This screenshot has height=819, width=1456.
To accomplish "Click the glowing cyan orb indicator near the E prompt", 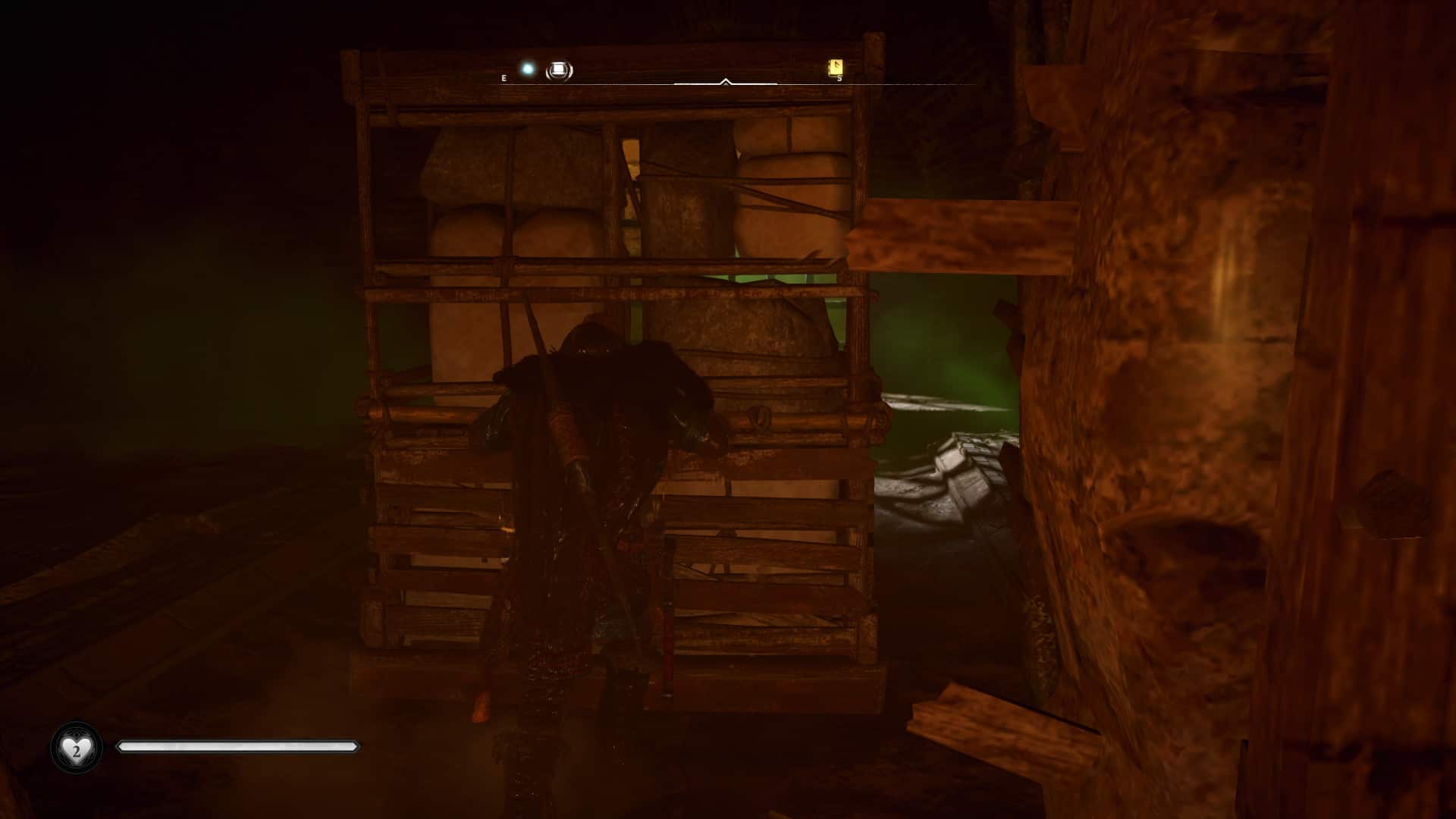I will click(x=527, y=68).
